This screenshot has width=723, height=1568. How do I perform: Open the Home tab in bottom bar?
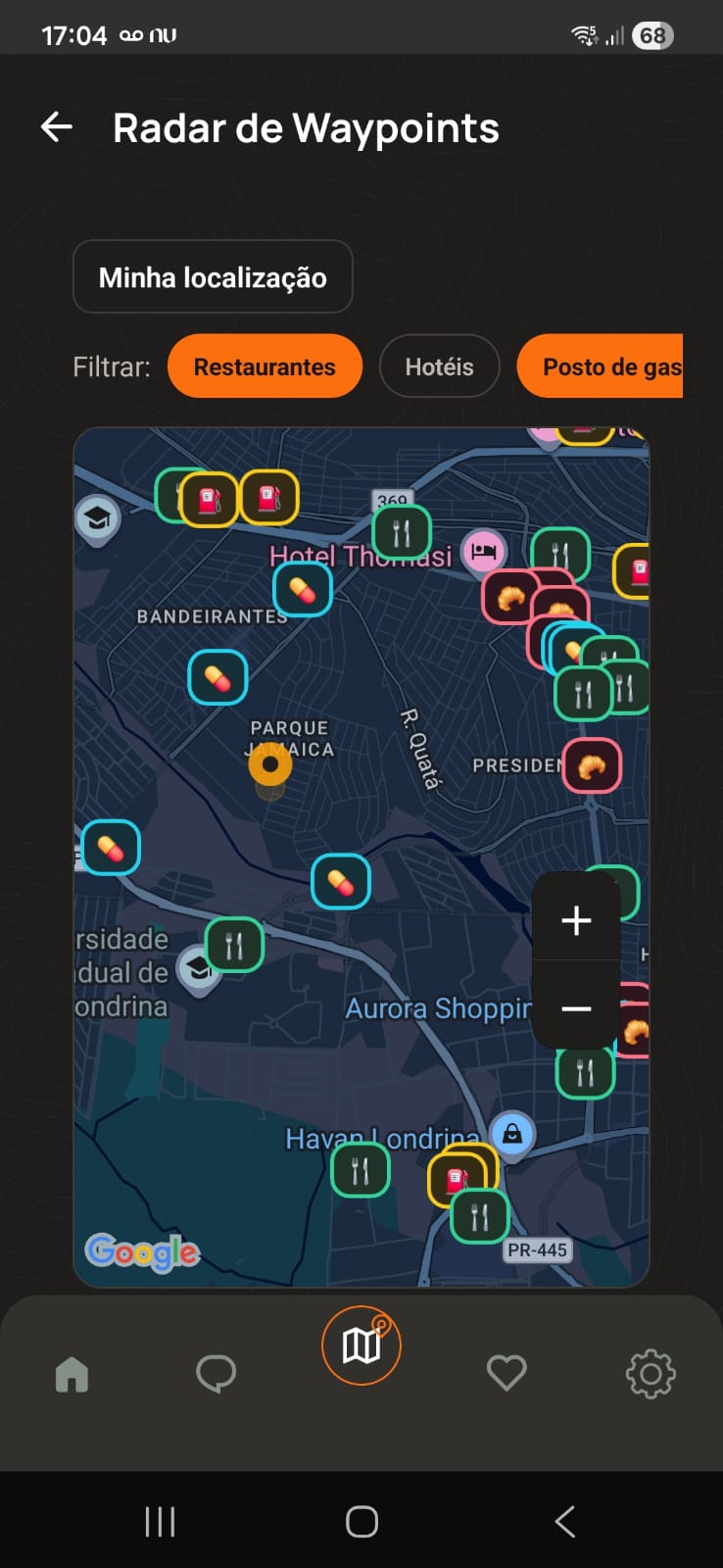pyautogui.click(x=72, y=1374)
